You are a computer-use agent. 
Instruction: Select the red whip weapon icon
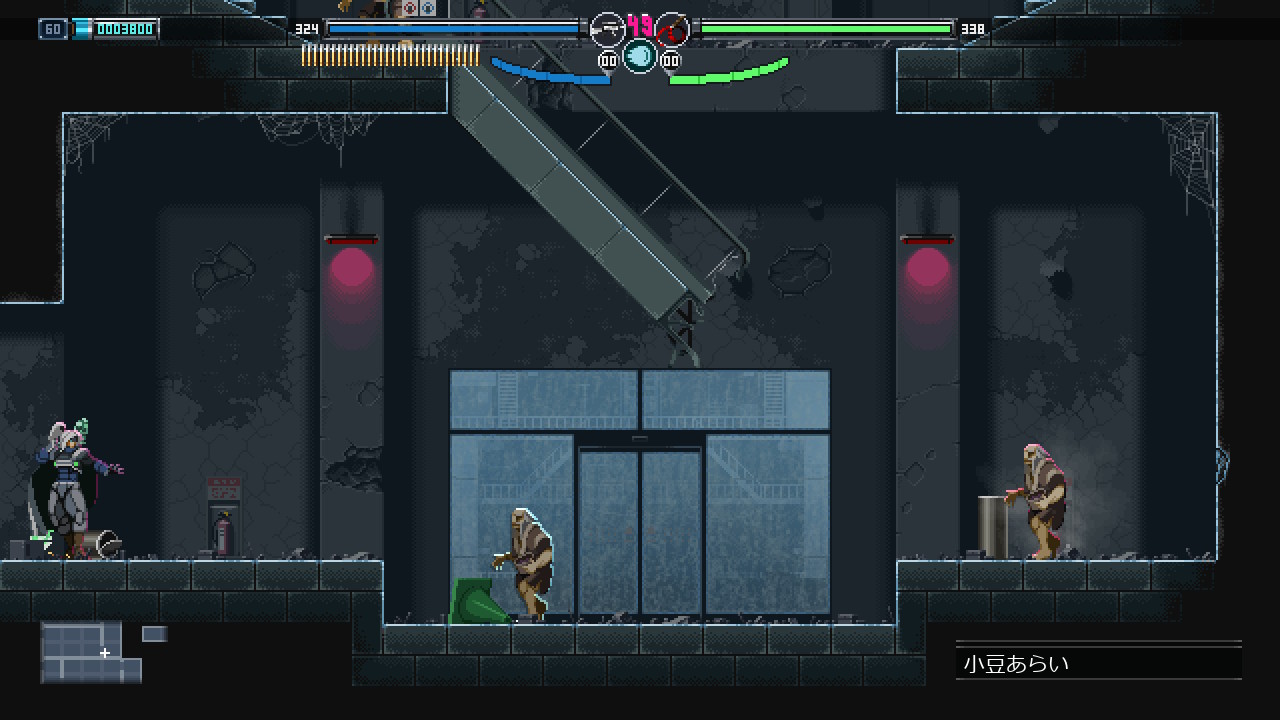point(673,30)
